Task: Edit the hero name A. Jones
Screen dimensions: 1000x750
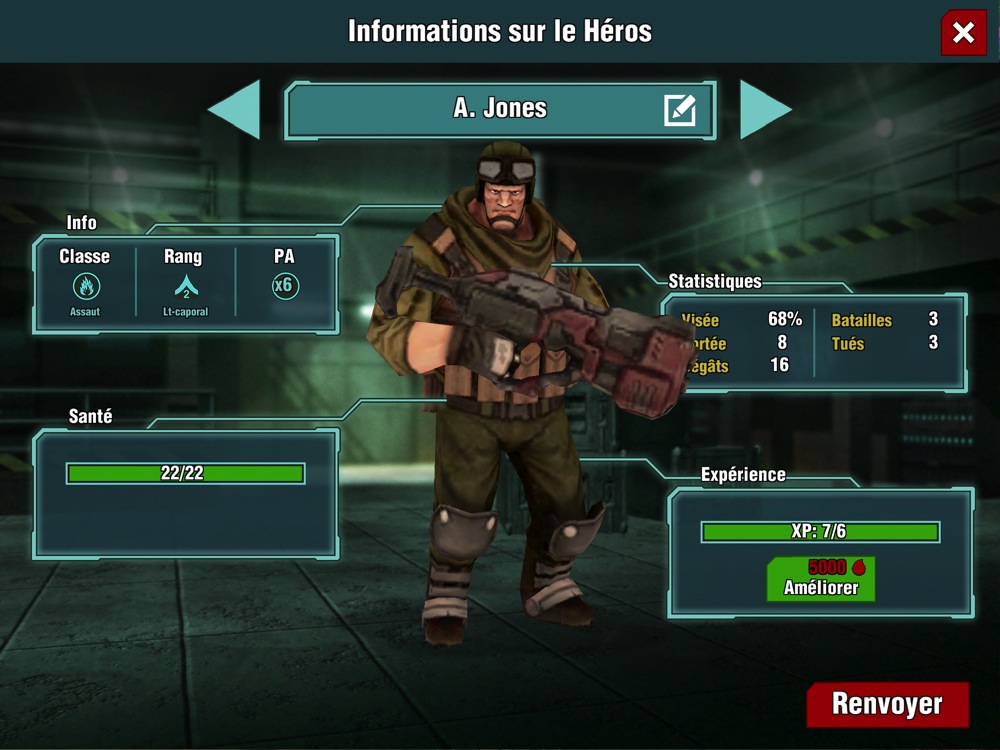Action: [x=680, y=110]
